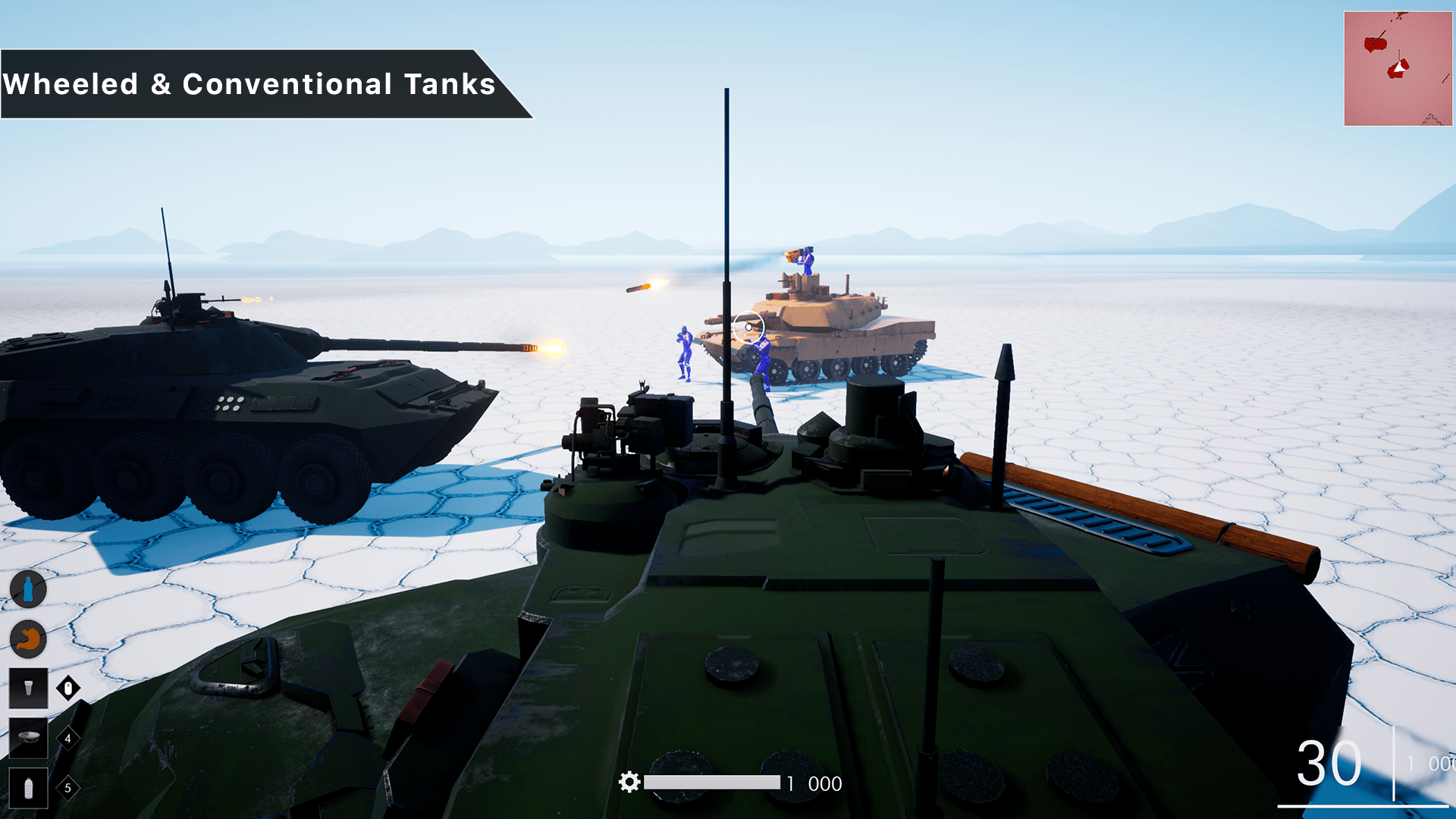Click the gear icon next to the health bar
Screen dimensions: 1456x819
[x=629, y=783]
